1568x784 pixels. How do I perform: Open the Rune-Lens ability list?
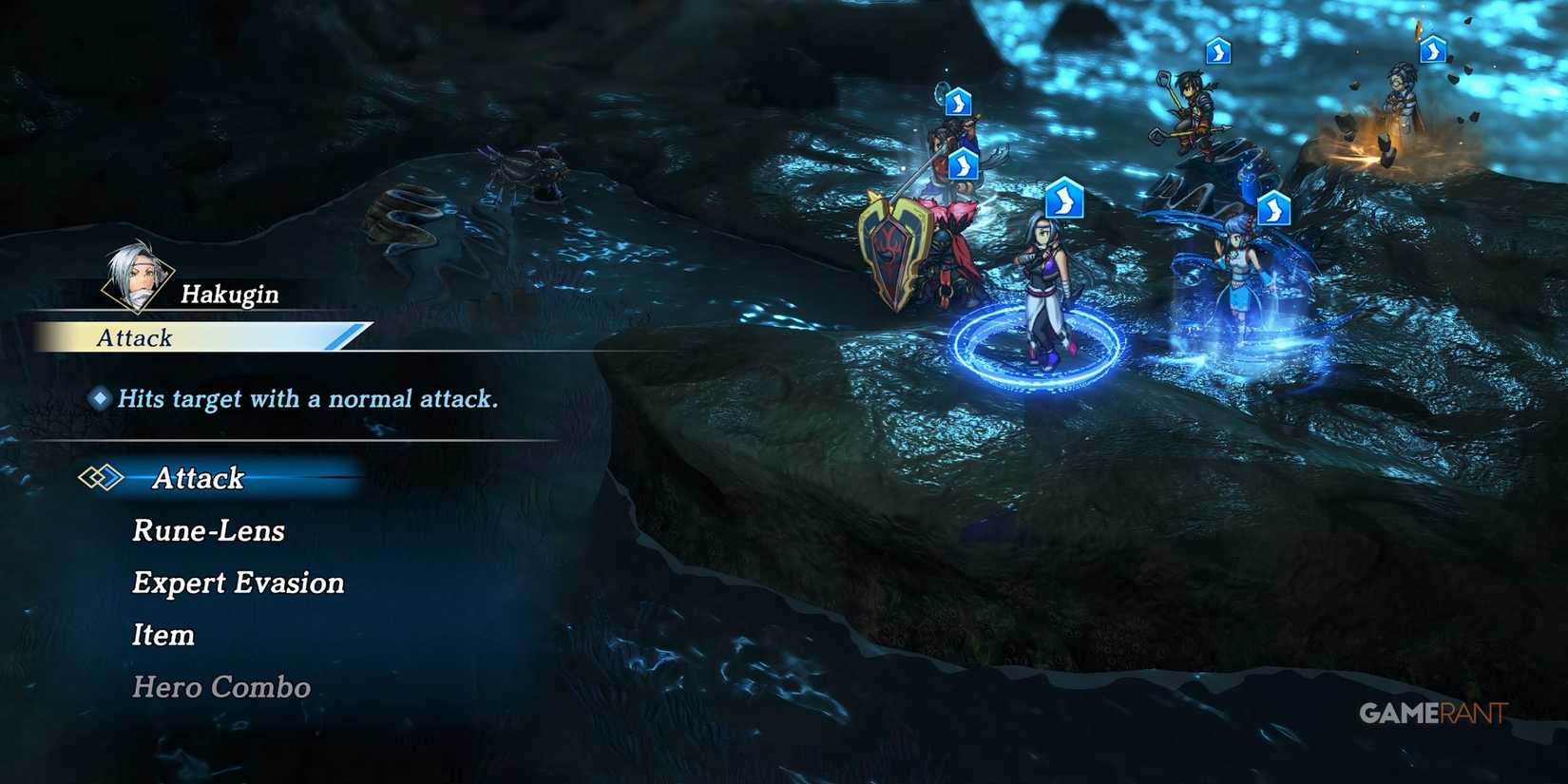pyautogui.click(x=206, y=531)
